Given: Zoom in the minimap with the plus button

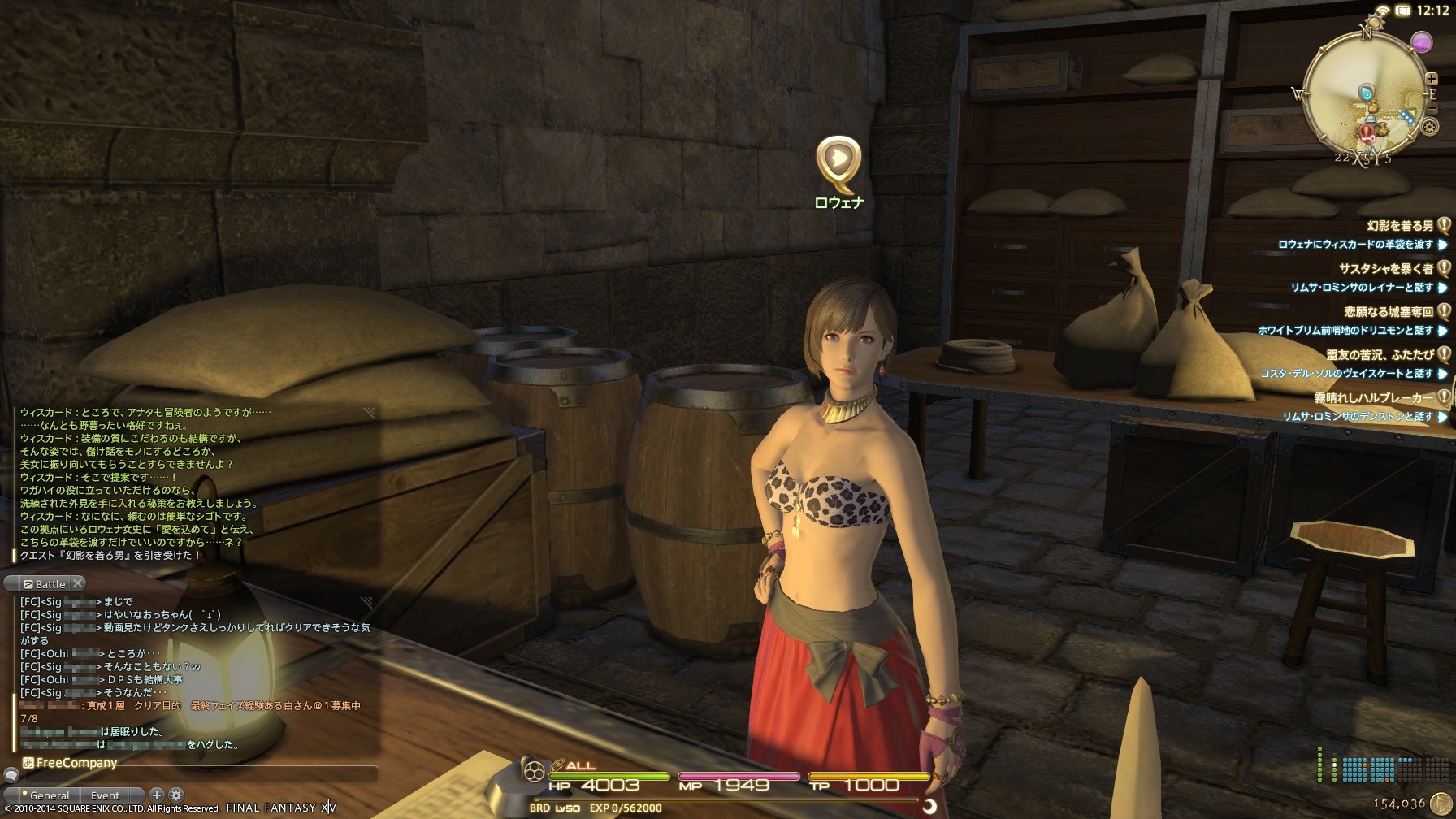Looking at the screenshot, I should (1432, 79).
